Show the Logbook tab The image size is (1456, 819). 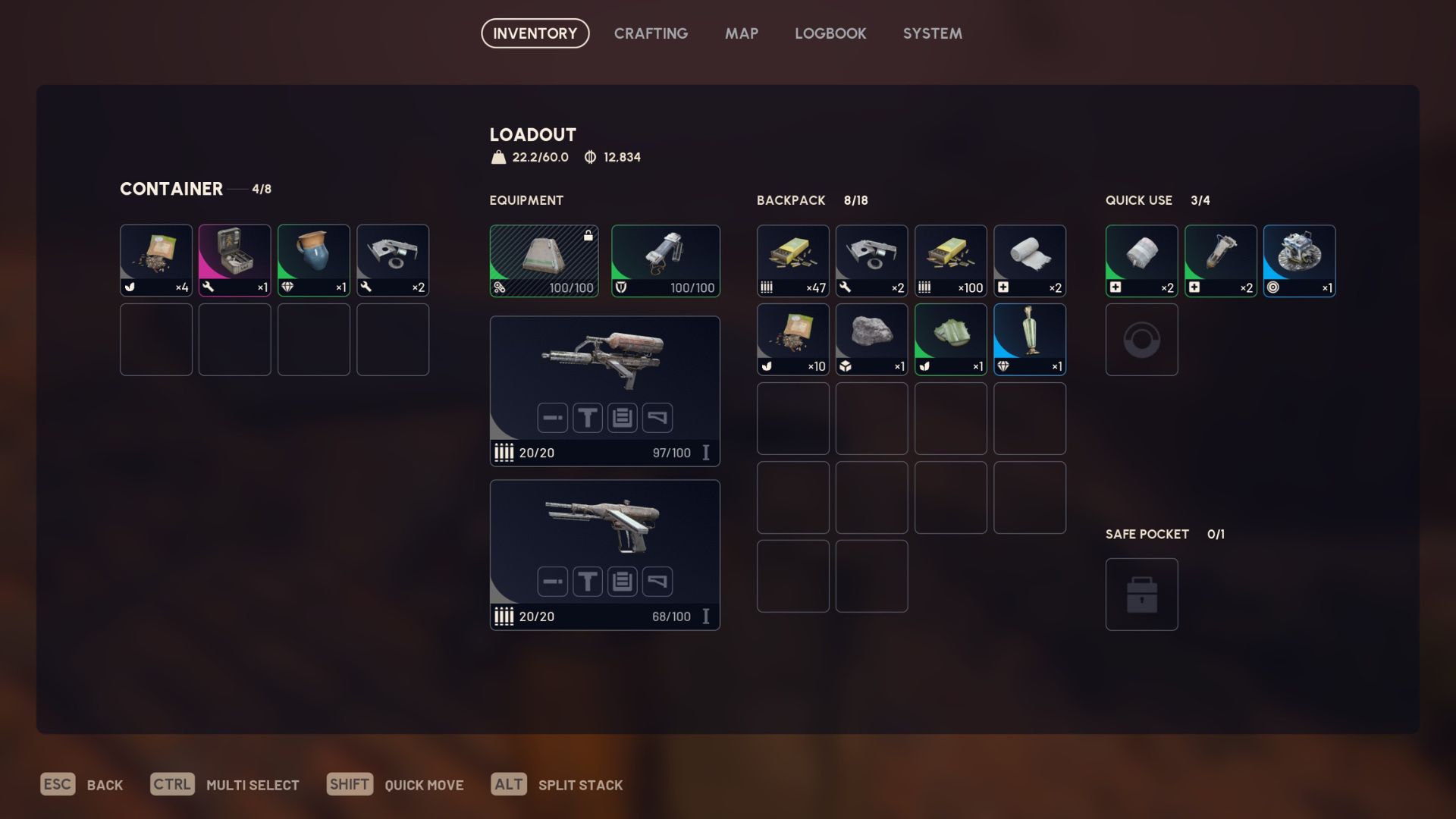[x=830, y=33]
